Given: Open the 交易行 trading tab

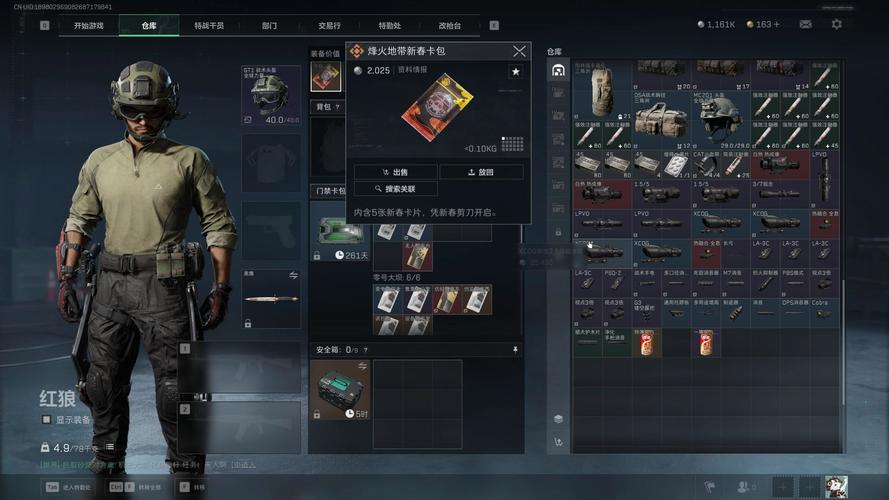Looking at the screenshot, I should [329, 25].
